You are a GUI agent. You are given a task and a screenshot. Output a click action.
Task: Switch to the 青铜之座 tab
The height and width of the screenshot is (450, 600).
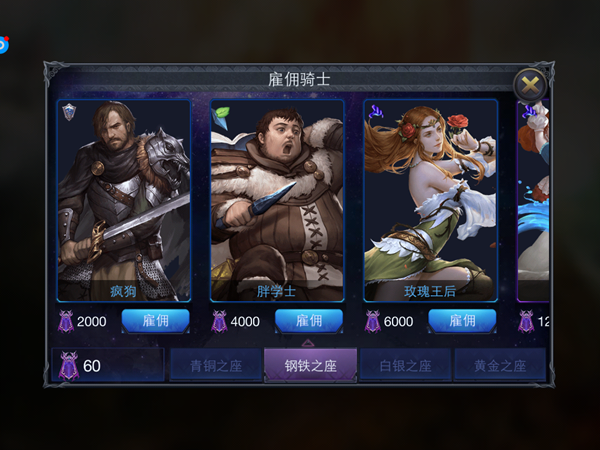click(216, 365)
